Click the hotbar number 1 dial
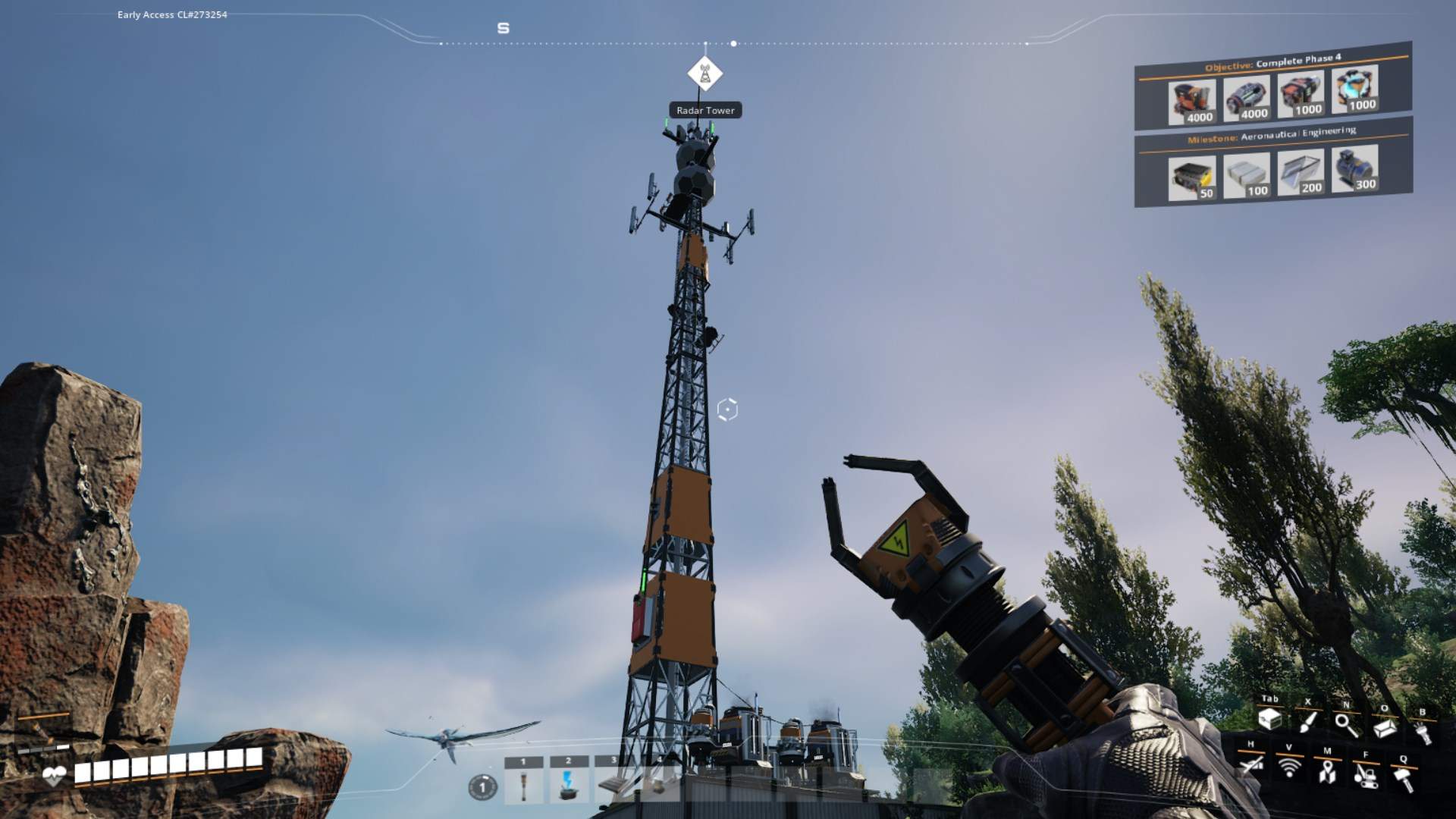Screen dimensions: 1456x819 tap(482, 787)
